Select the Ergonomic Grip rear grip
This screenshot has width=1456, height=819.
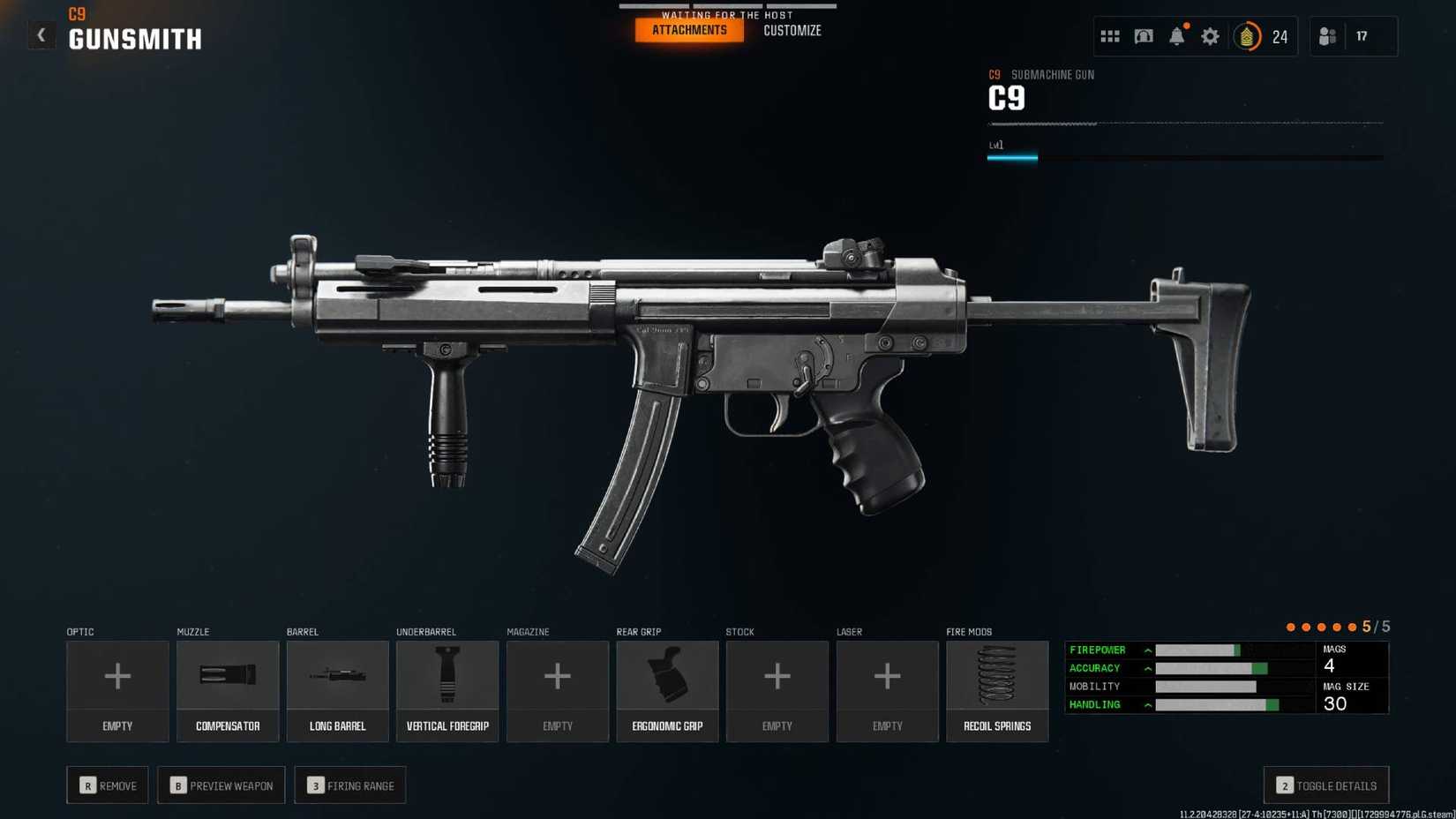point(667,691)
